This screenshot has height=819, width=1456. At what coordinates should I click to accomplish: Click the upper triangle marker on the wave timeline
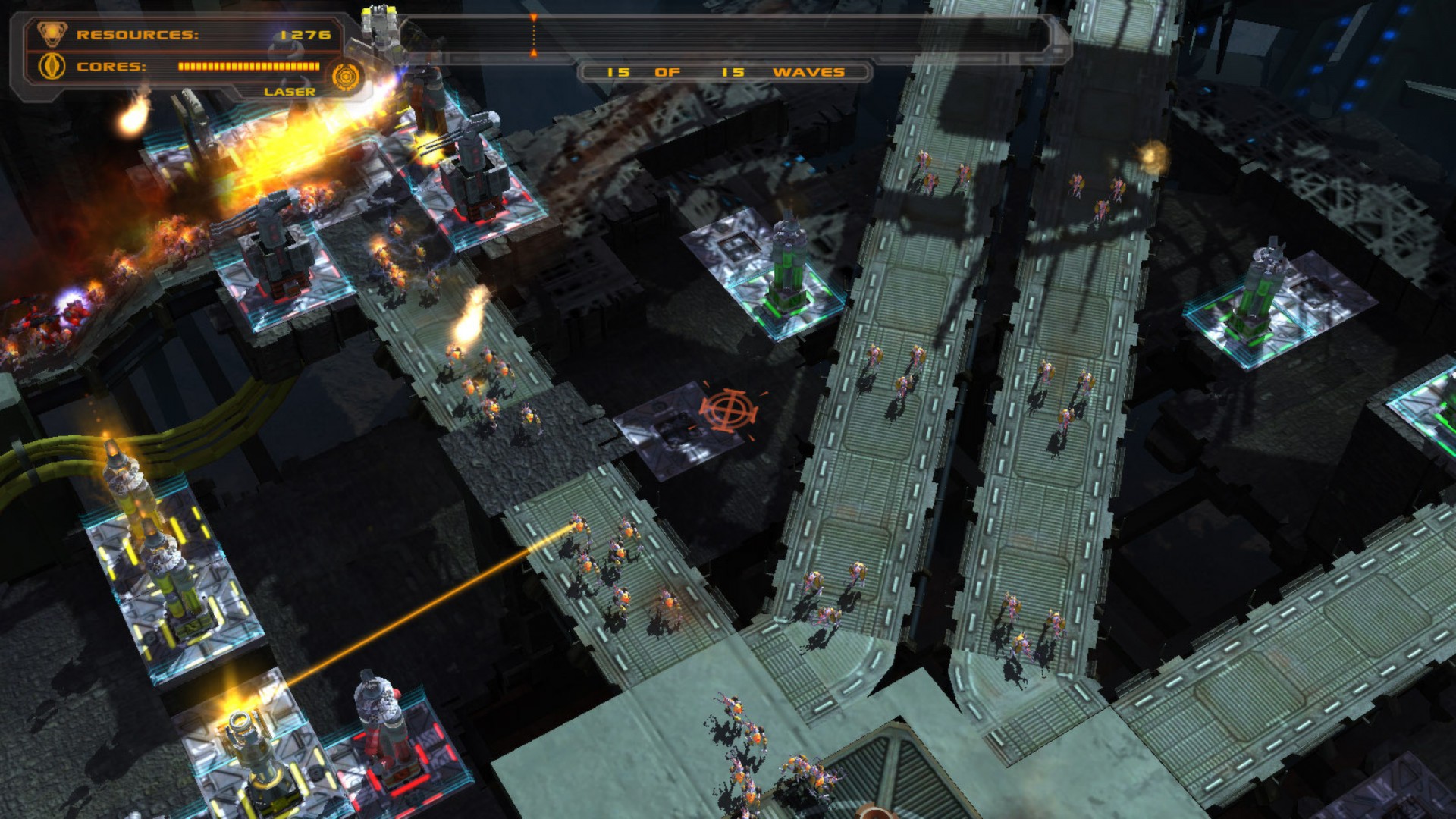pyautogui.click(x=535, y=17)
